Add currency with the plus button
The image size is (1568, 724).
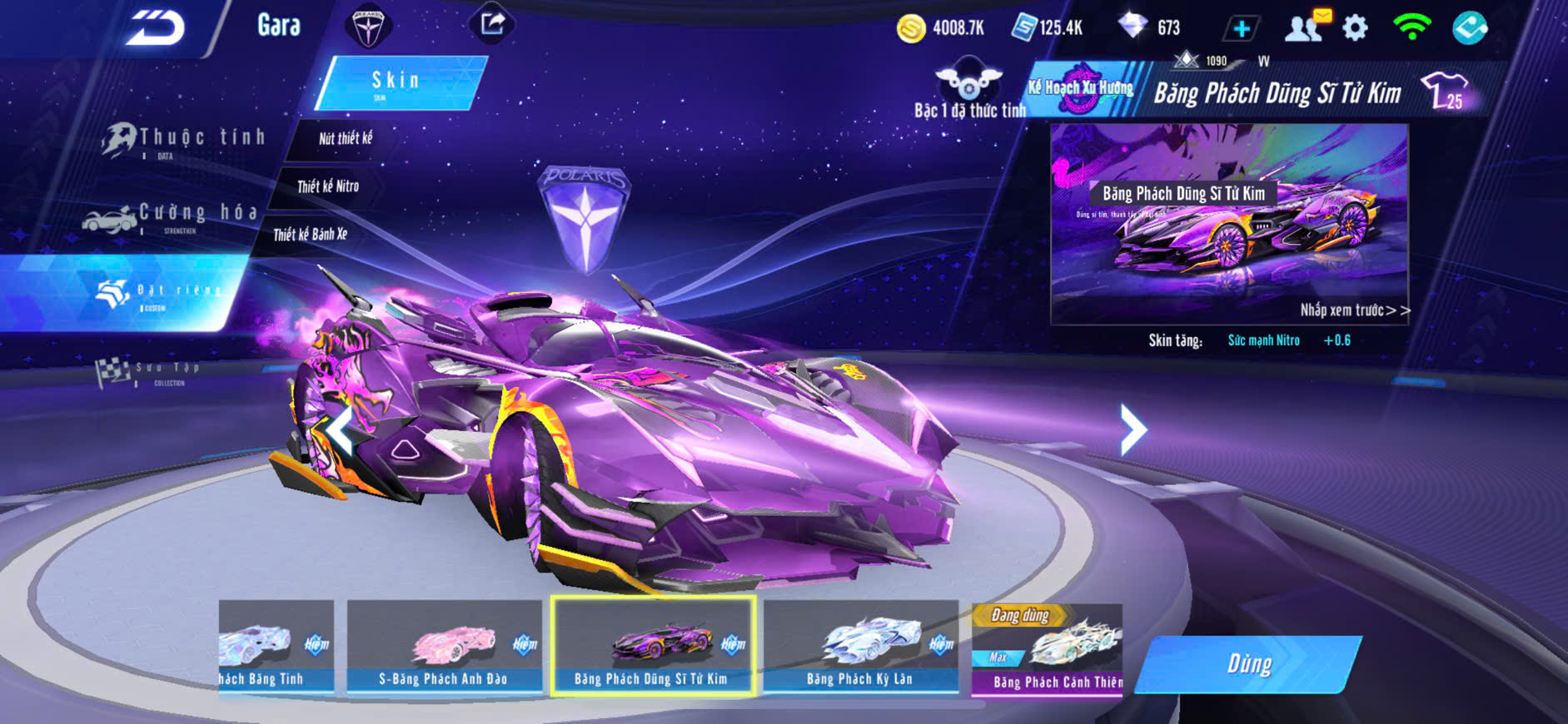1241,29
